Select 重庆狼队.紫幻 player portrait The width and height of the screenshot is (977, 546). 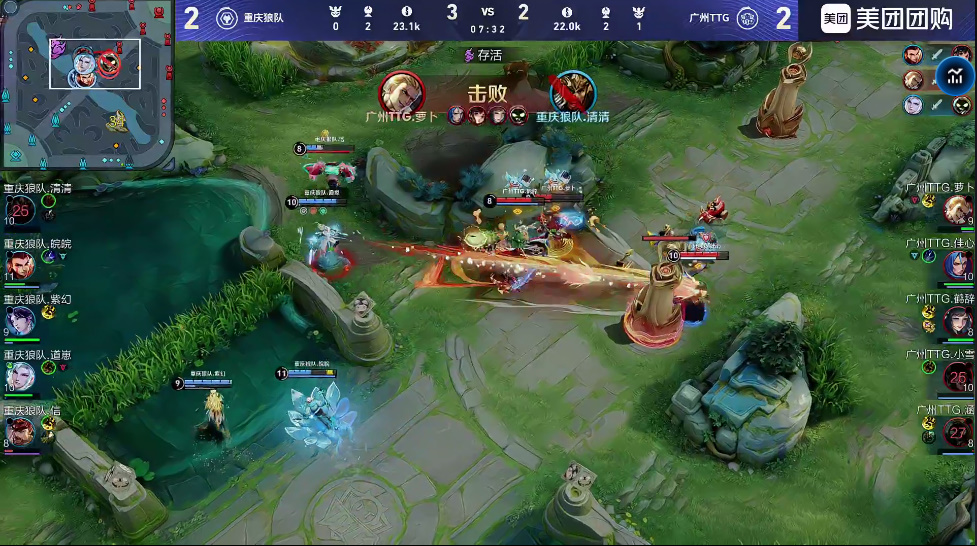click(21, 320)
